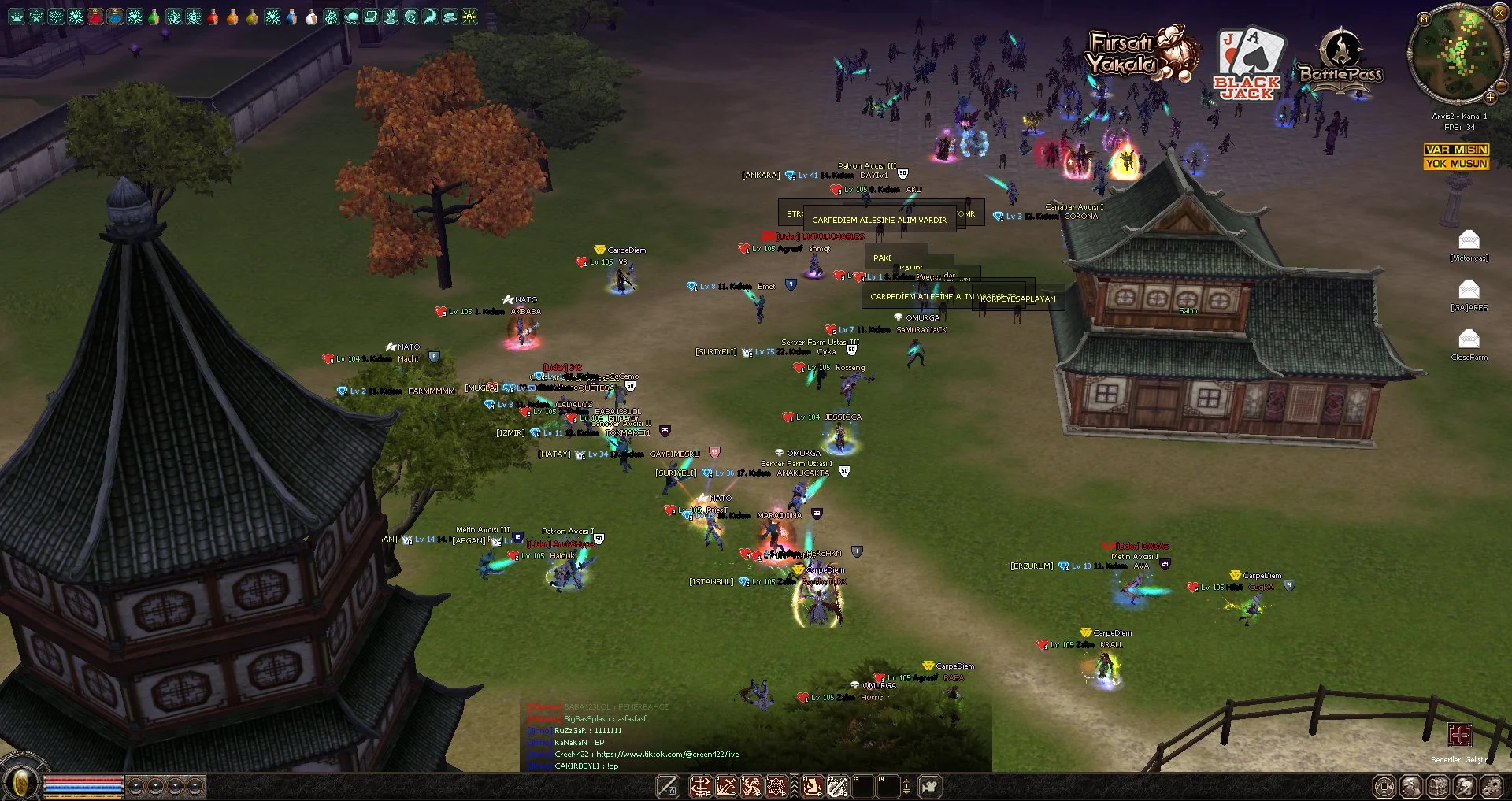Activate the skill in quickslot 1

700,786
